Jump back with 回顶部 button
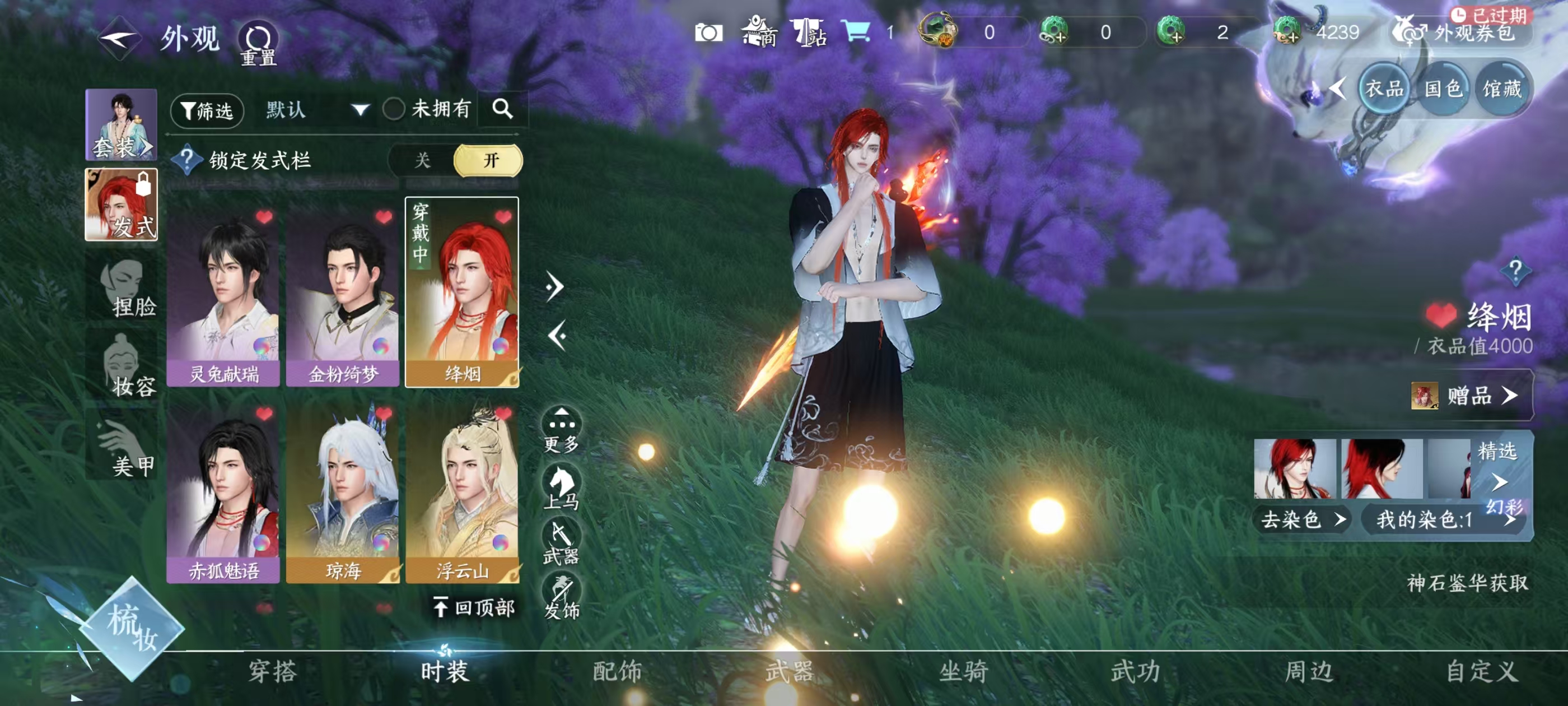Screen dimensions: 1568x706 click(475, 607)
